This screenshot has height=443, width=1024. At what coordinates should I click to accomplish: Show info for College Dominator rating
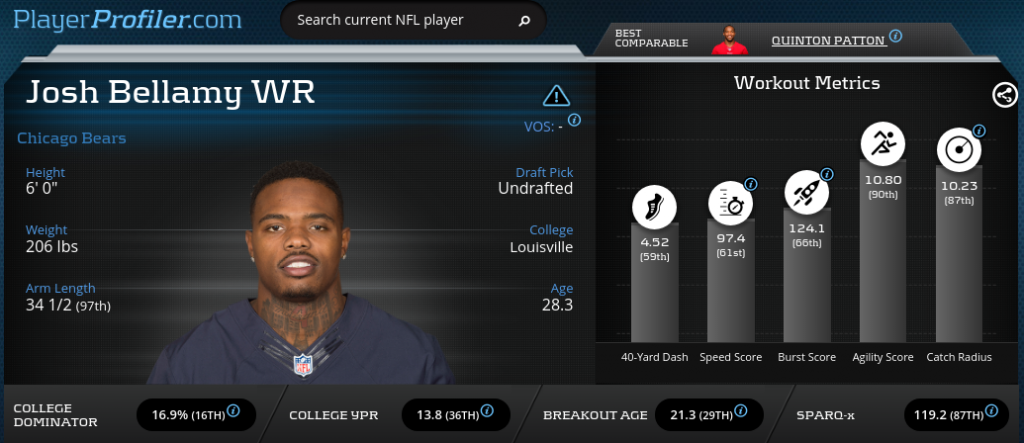[x=234, y=411]
